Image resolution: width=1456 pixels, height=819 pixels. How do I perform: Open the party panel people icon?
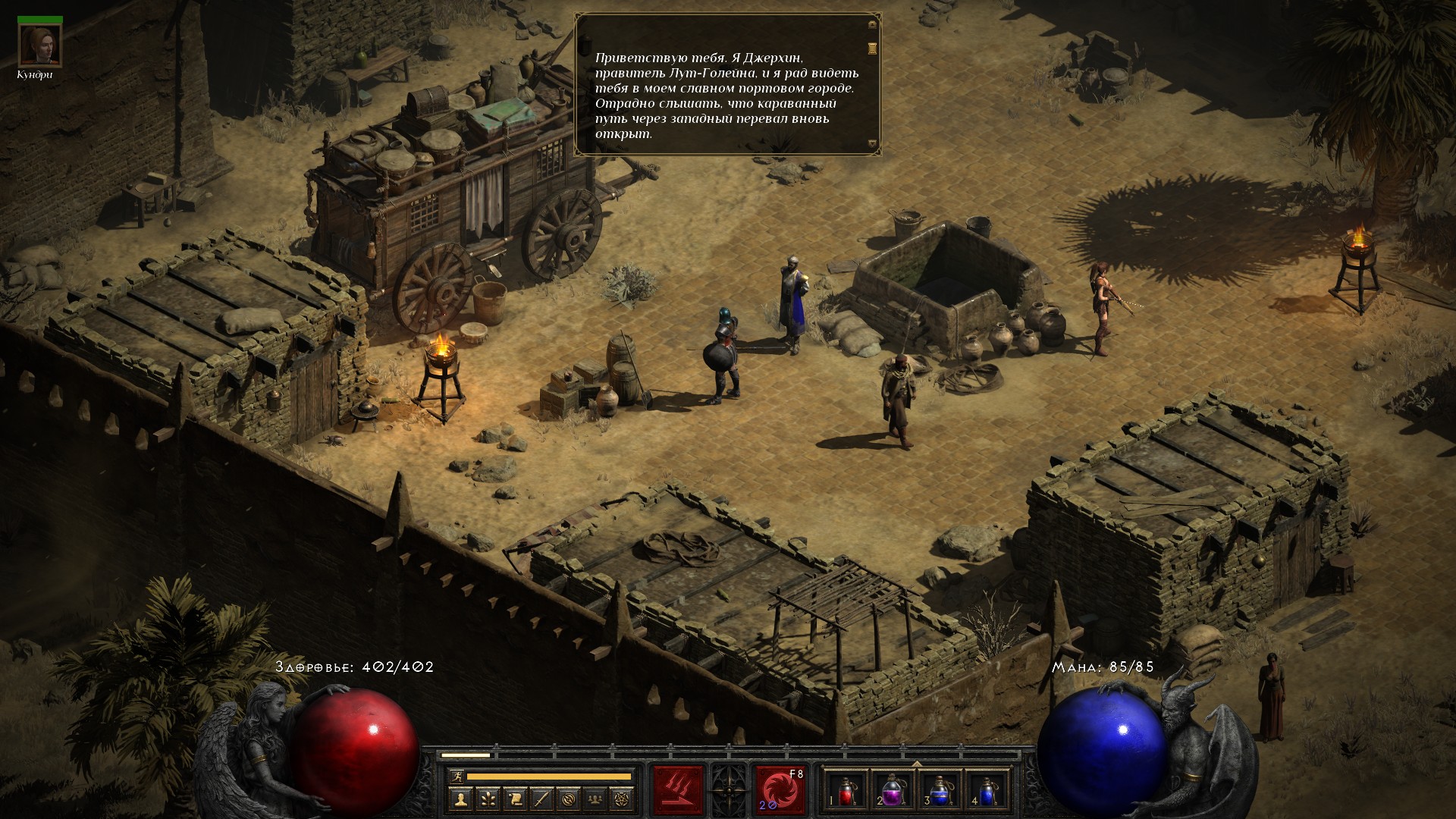point(596,799)
